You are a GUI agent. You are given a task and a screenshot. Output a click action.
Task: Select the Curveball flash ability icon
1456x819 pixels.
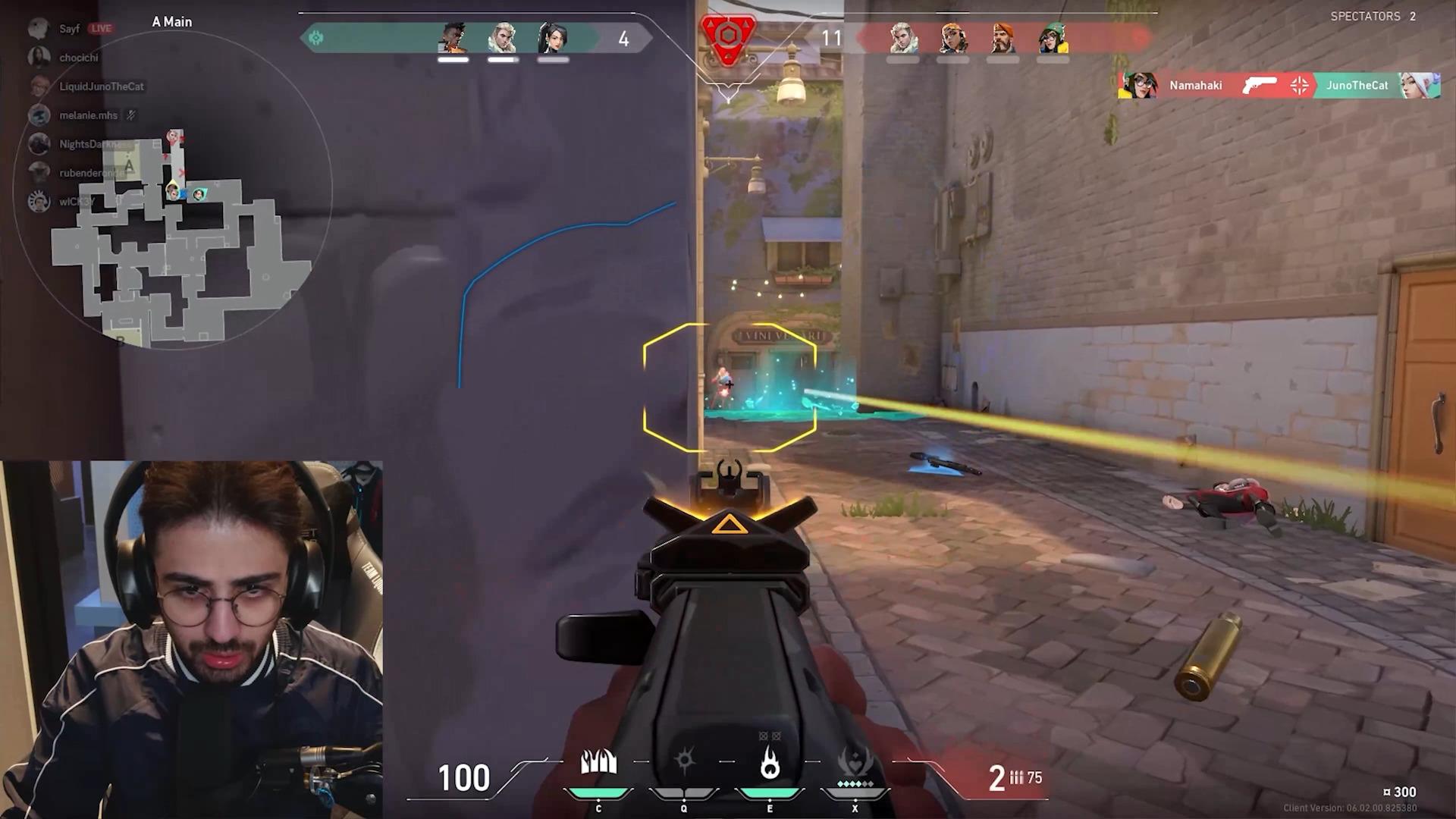[684, 761]
